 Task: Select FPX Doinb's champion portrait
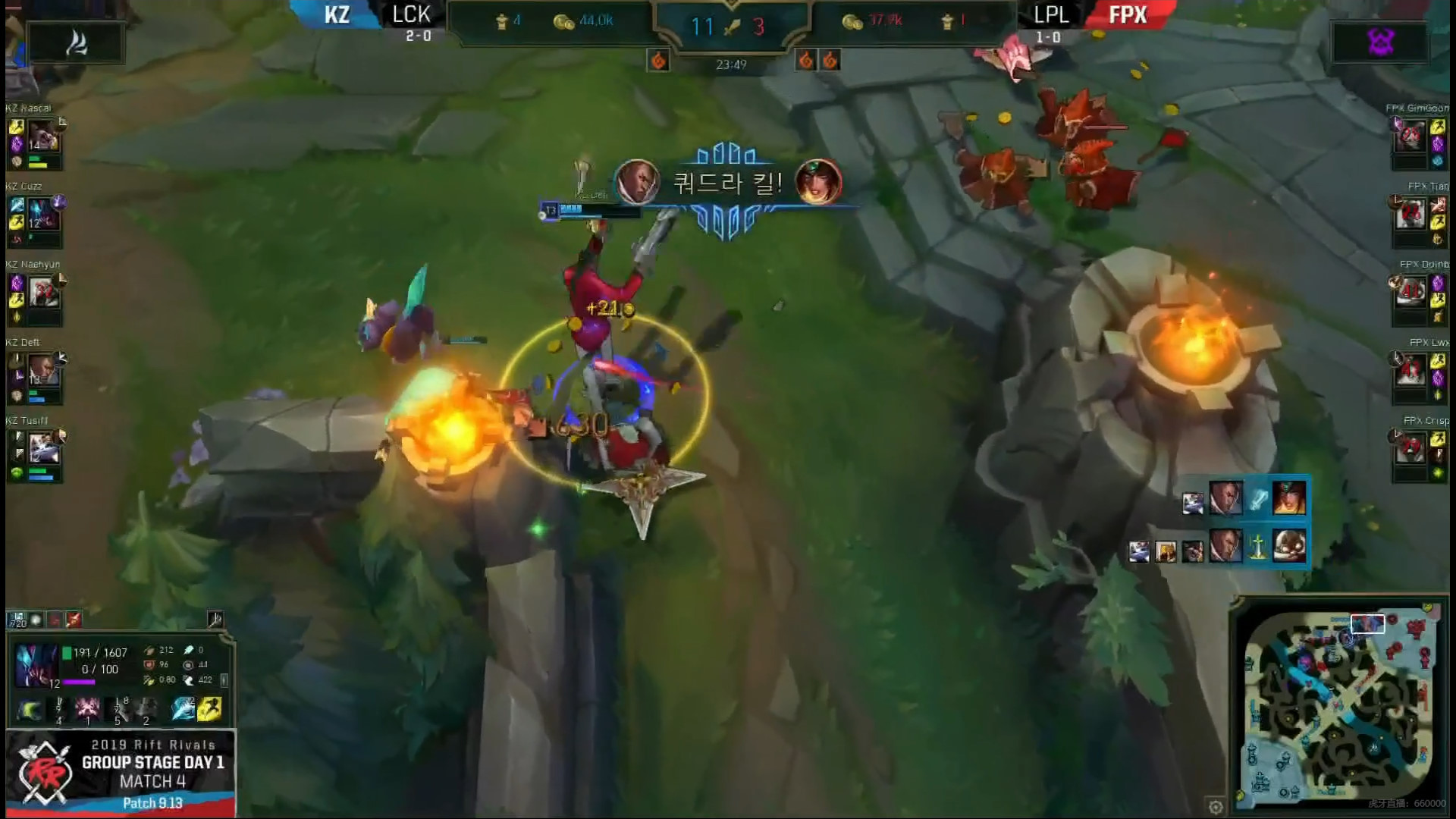click(x=1410, y=292)
